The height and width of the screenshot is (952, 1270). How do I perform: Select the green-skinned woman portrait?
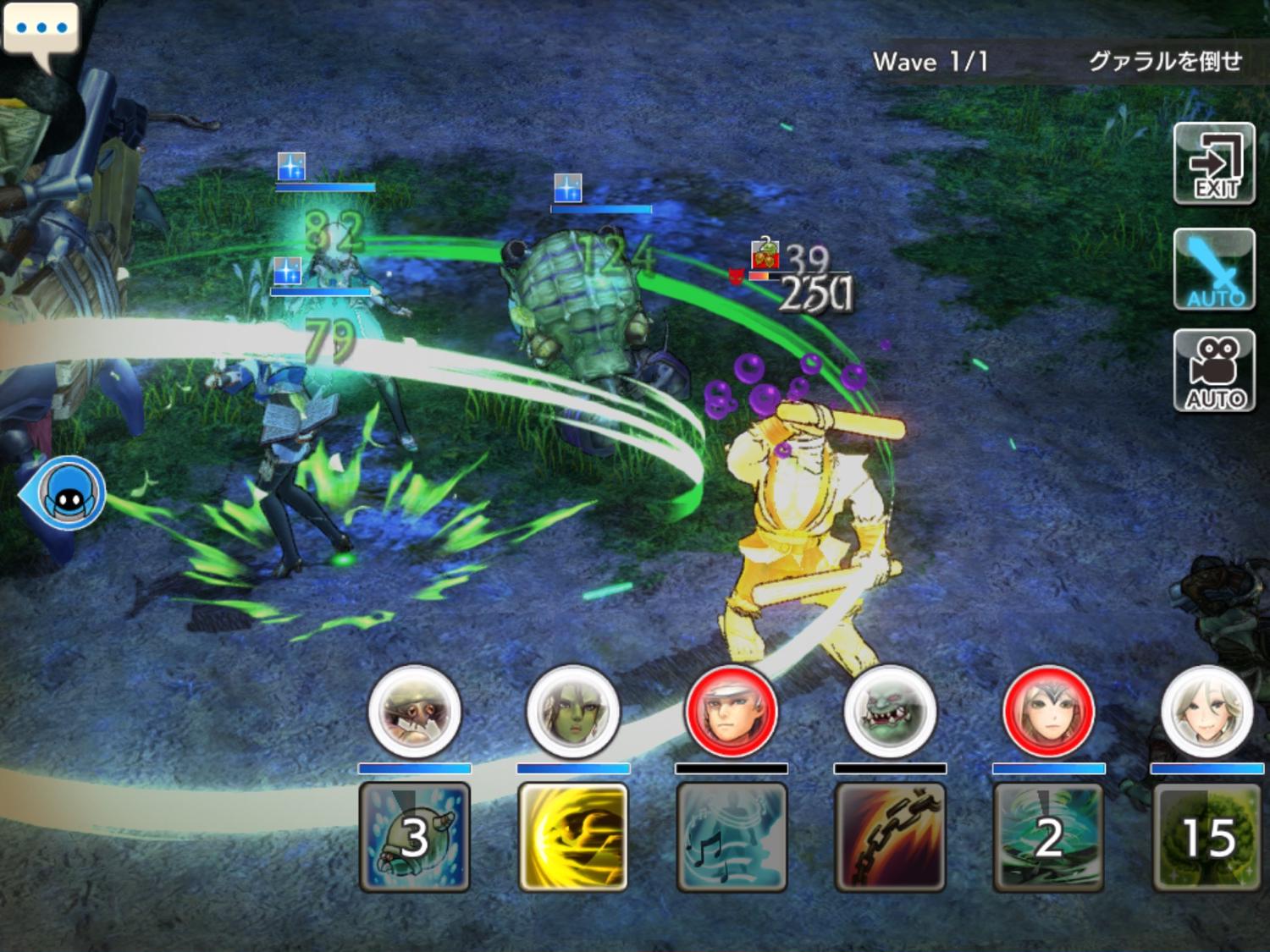click(x=573, y=712)
